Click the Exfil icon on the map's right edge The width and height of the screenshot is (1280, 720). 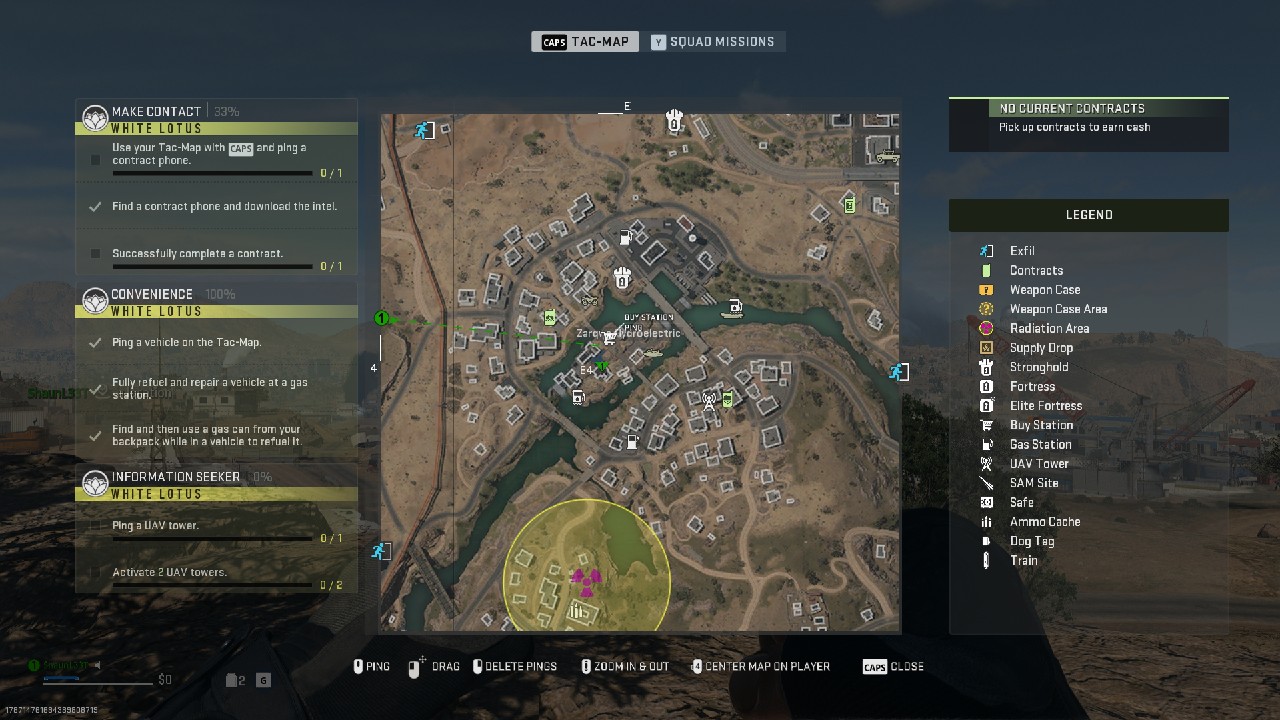pyautogui.click(x=899, y=372)
